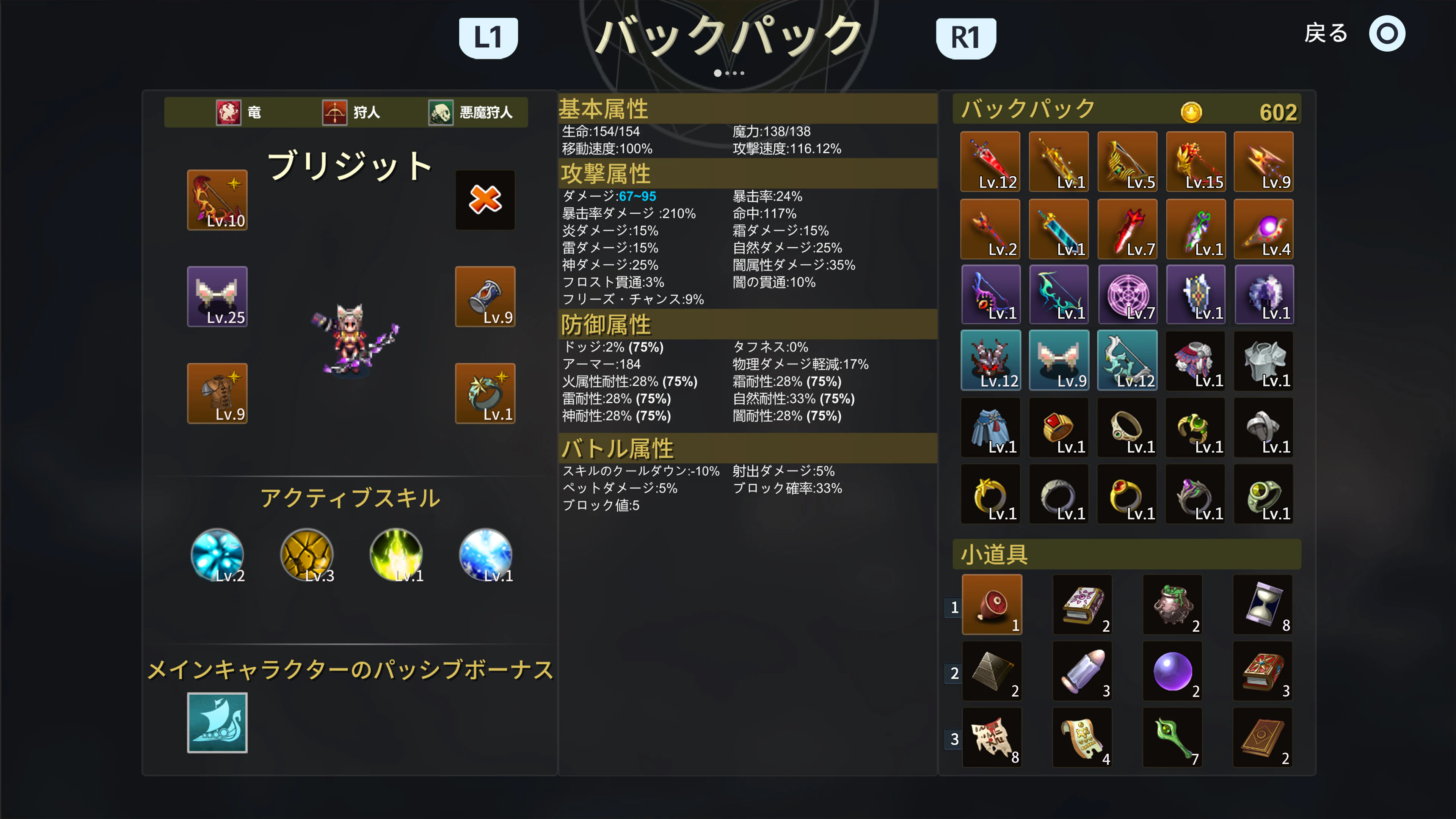
Task: Click the Lv.1 equipped ring
Action: (485, 393)
